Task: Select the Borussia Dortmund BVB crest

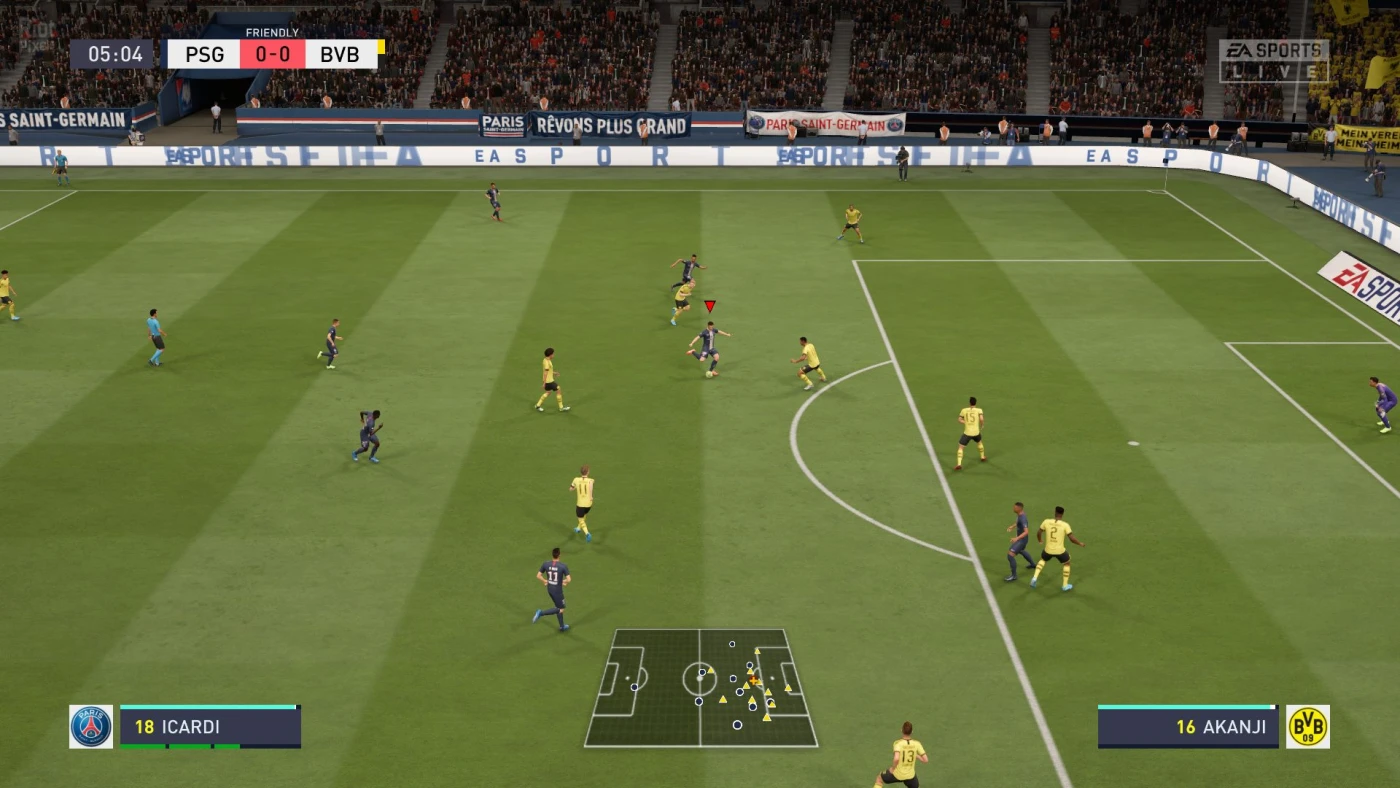Action: pos(1307,727)
